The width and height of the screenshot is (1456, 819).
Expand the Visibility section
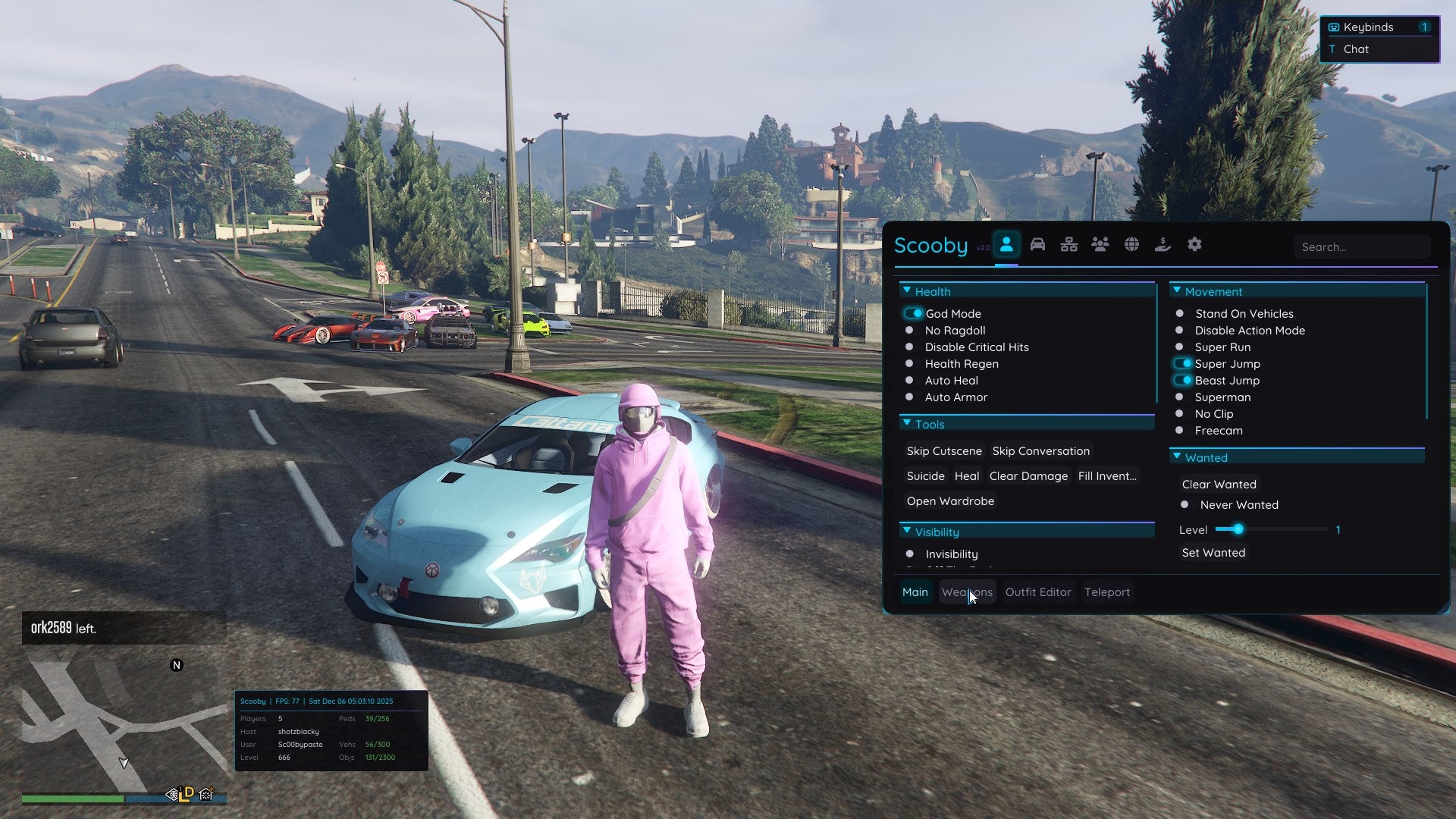907,531
